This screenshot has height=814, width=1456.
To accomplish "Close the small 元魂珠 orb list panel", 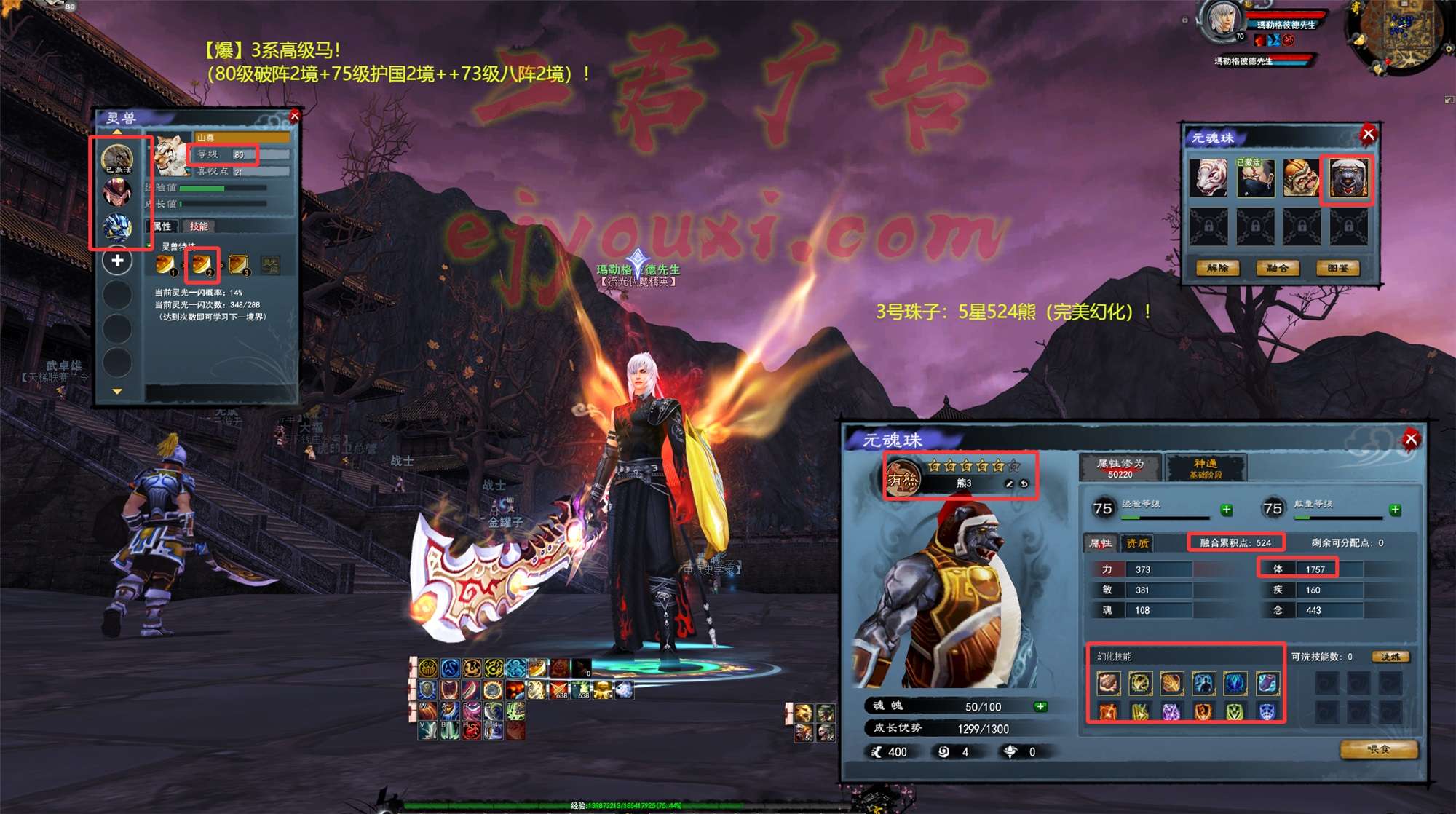I will coord(1368,134).
